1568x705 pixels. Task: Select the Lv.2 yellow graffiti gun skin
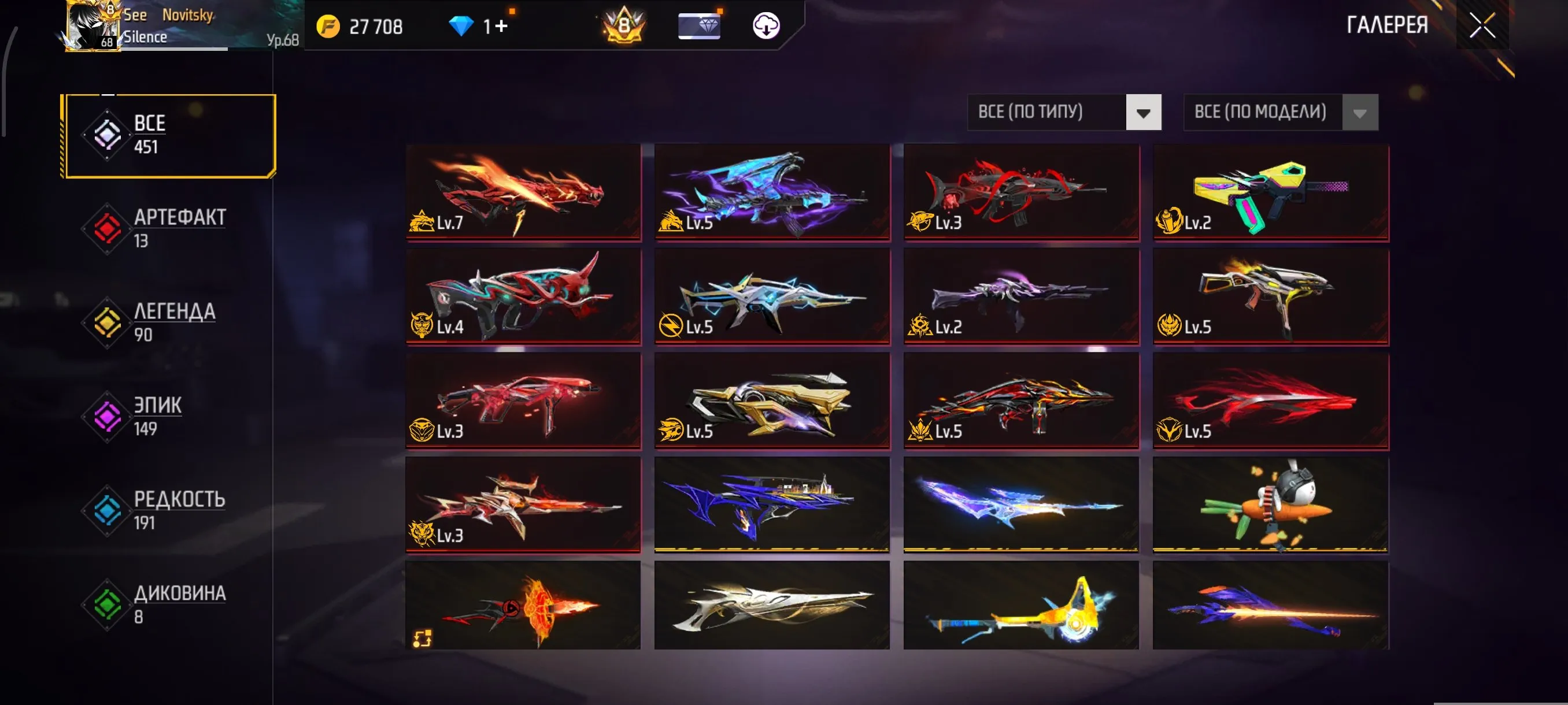1270,193
